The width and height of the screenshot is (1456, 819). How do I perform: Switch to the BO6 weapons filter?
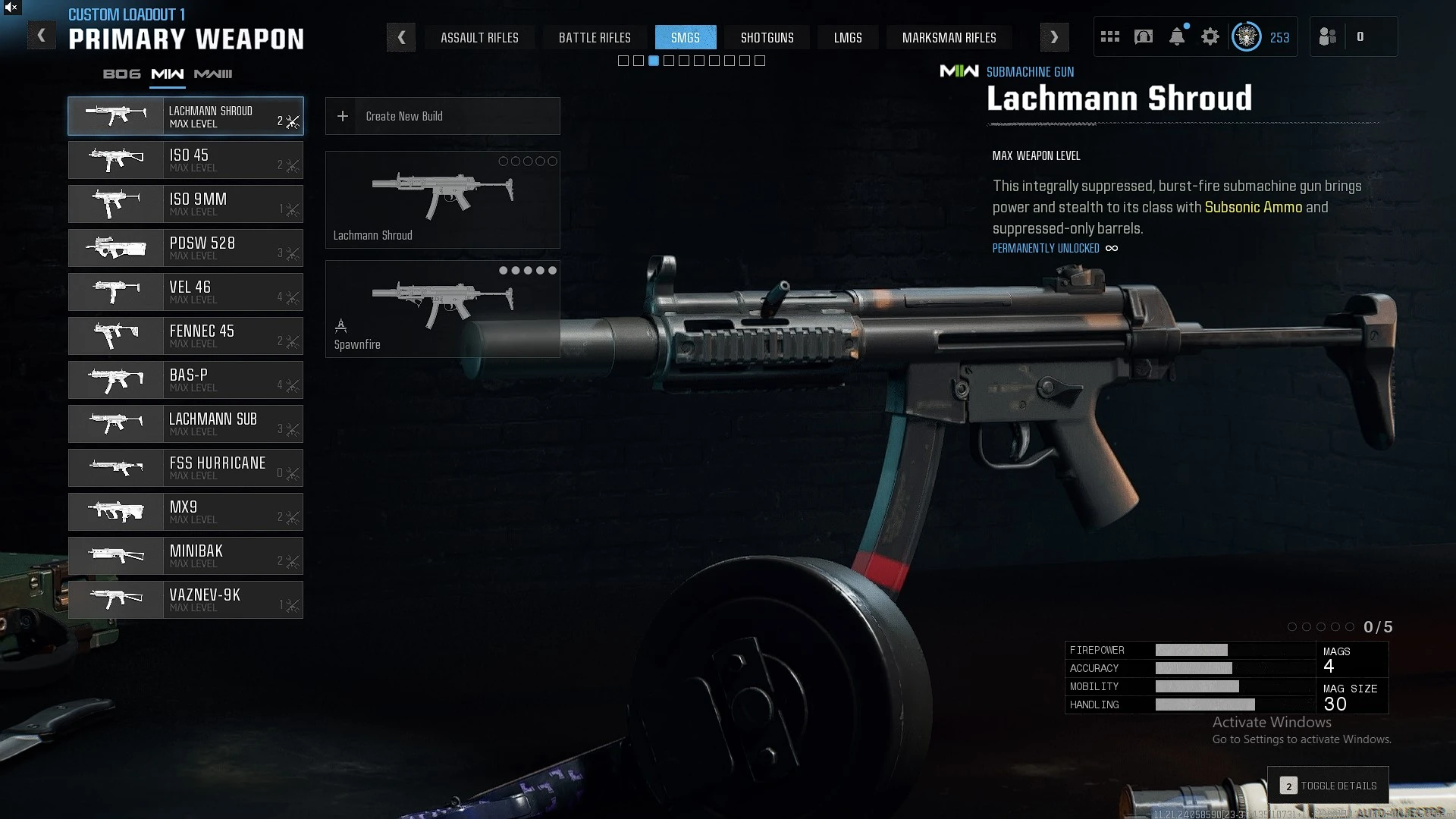tap(121, 74)
